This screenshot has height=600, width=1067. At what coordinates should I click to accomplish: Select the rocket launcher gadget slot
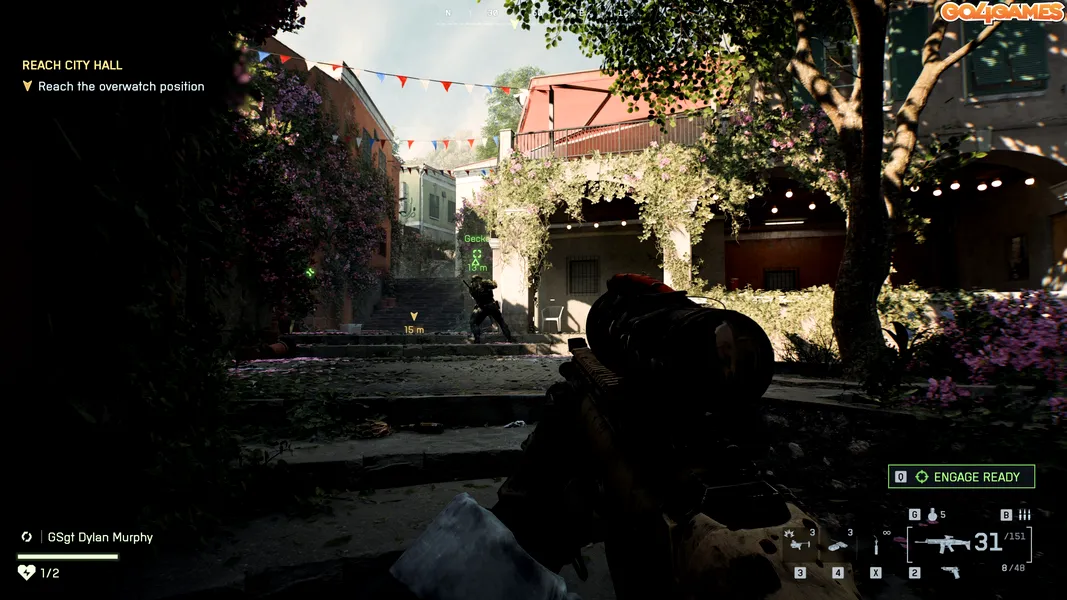click(x=800, y=545)
